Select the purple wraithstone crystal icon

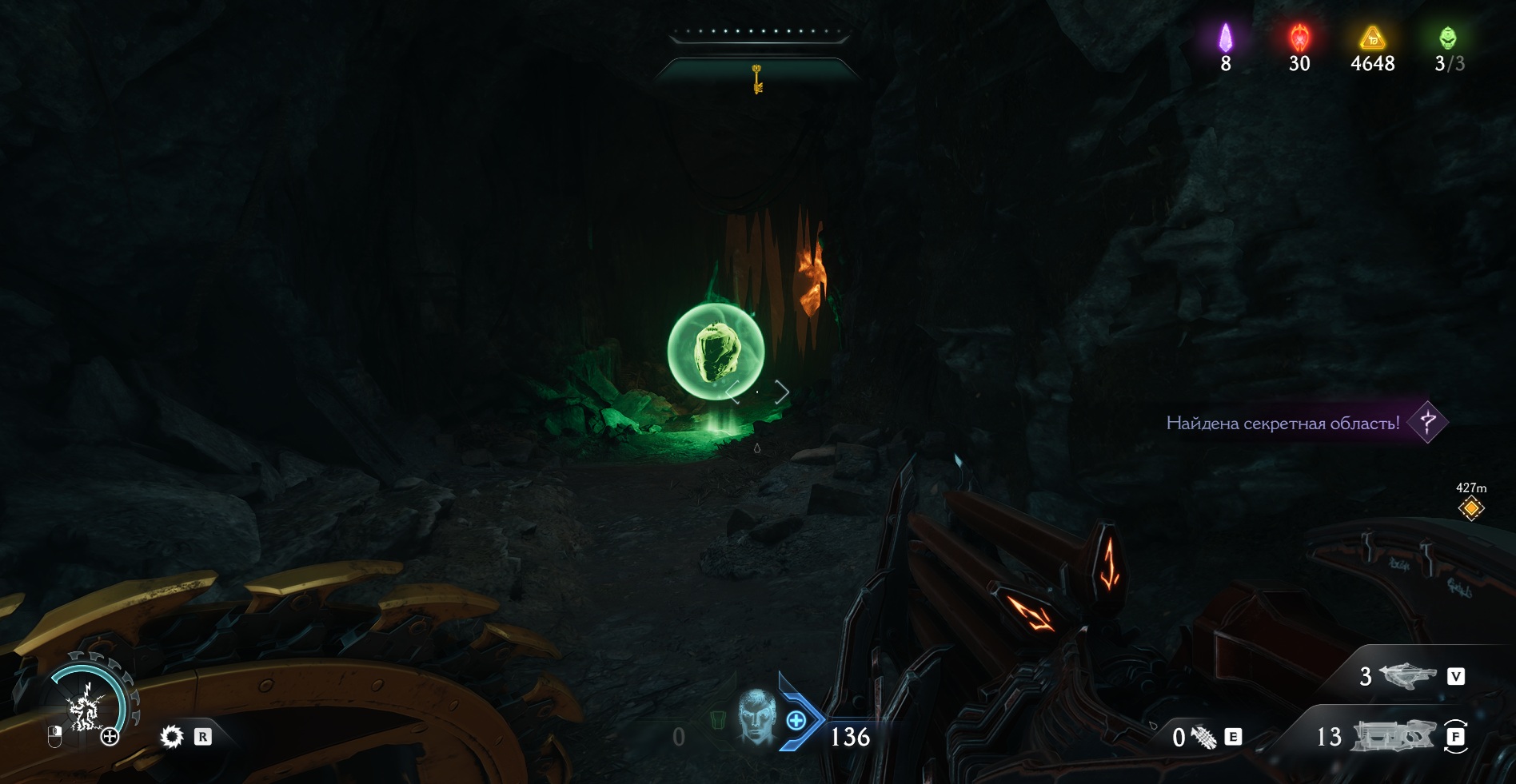[1225, 38]
